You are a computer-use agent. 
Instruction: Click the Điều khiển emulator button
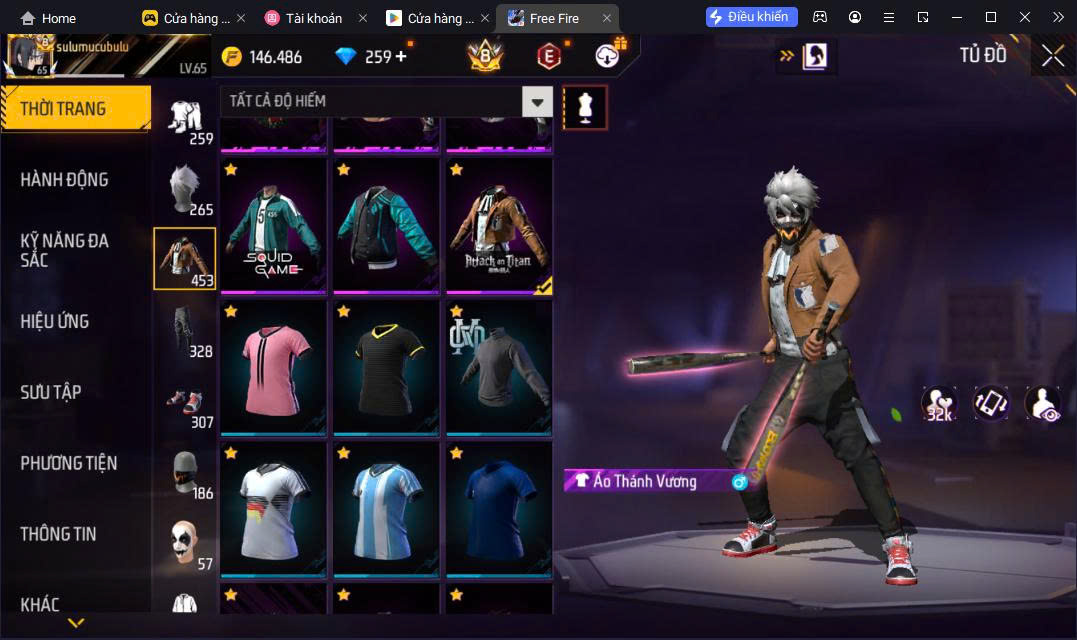tap(752, 17)
